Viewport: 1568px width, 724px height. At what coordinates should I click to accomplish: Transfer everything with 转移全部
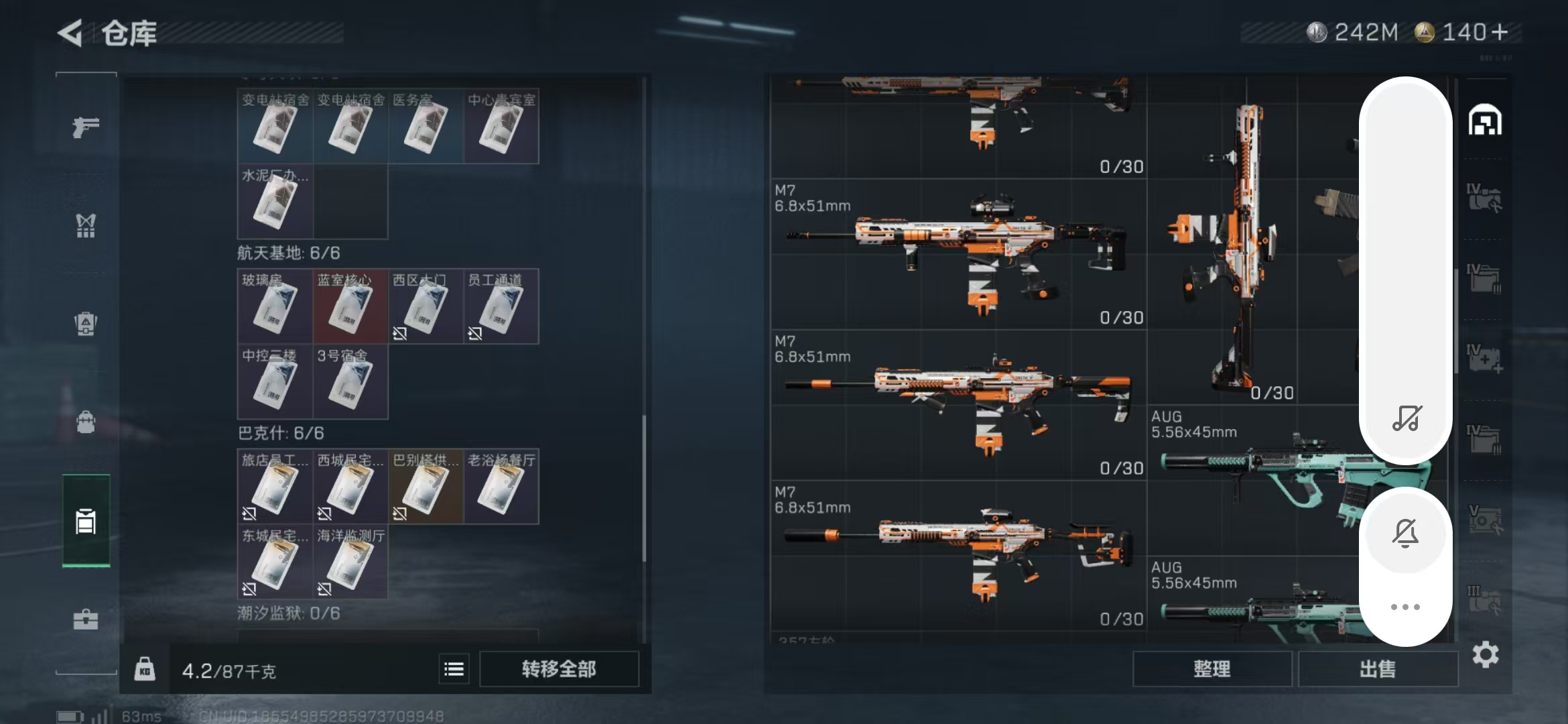[559, 669]
